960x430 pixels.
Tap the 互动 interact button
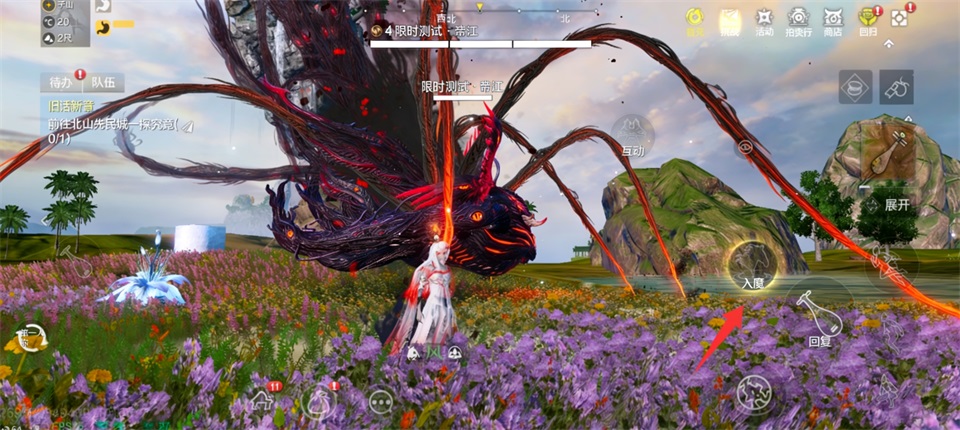(633, 135)
